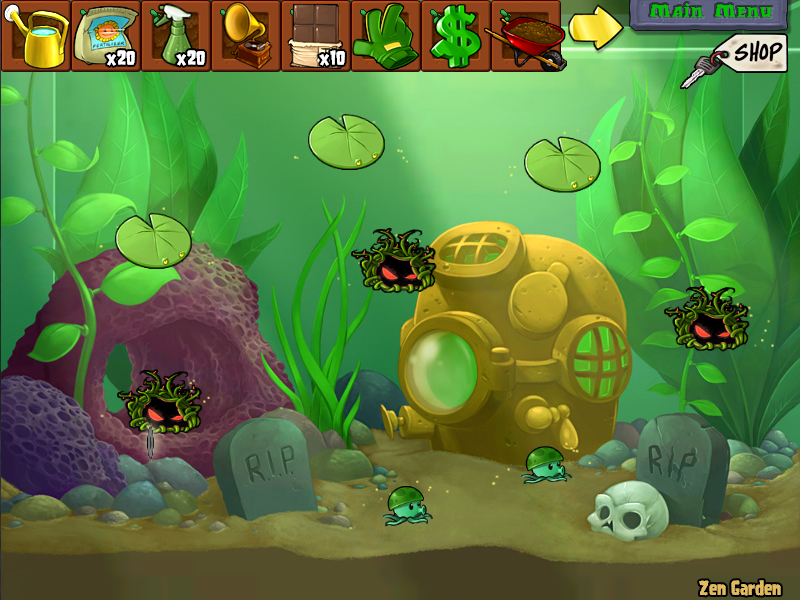
Task: Click the yellow next garden arrow
Action: pos(595,30)
